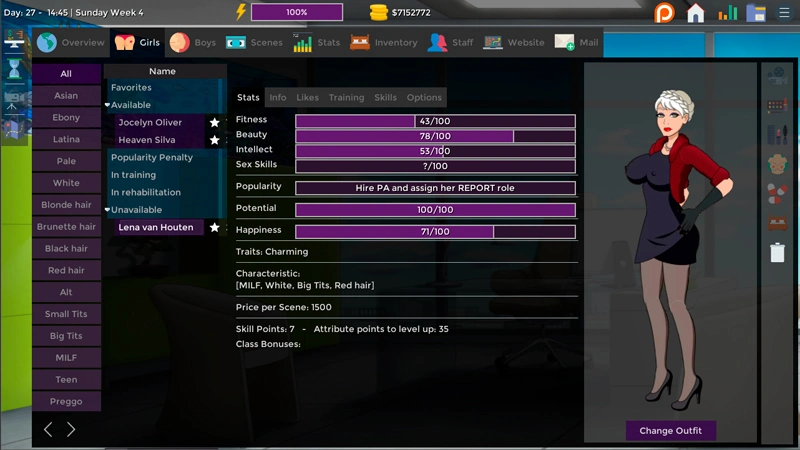
Task: Switch to the Boys tab
Action: [193, 43]
